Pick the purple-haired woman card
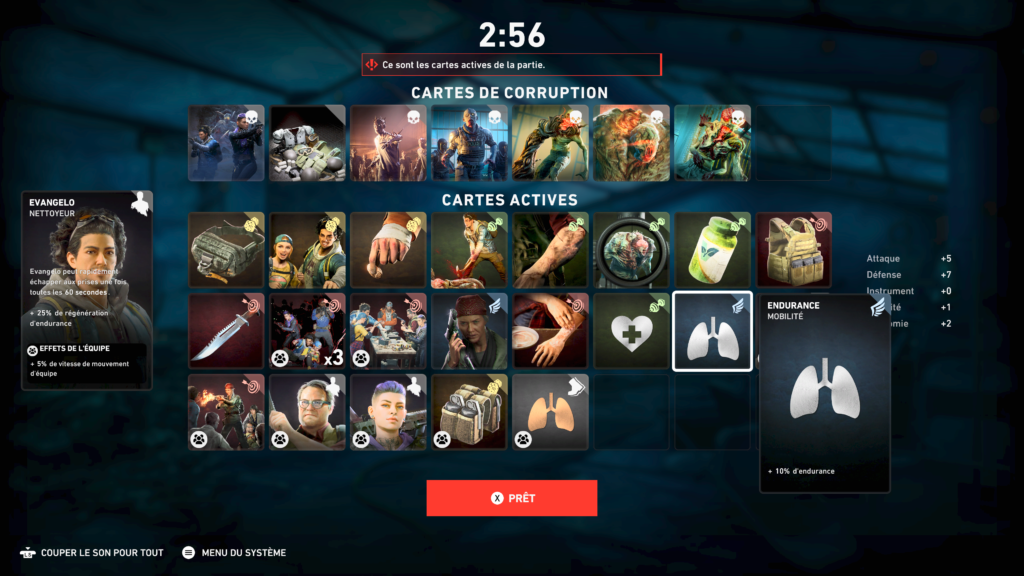The height and width of the screenshot is (576, 1024). 388,412
